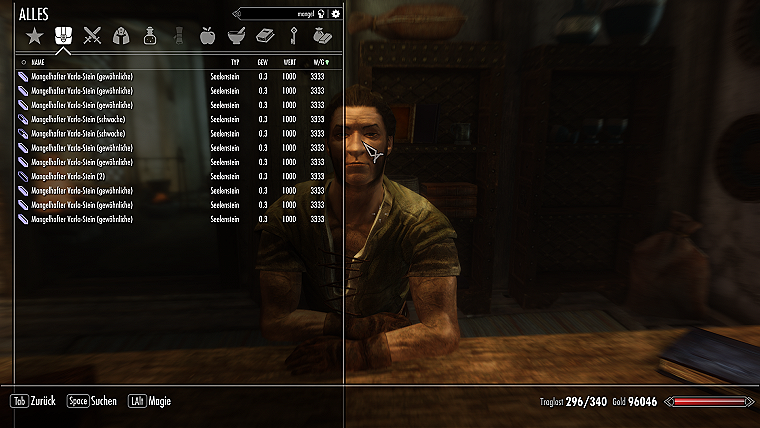Switch to the Scrolls category
Image resolution: width=760 pixels, height=428 pixels.
click(x=179, y=37)
